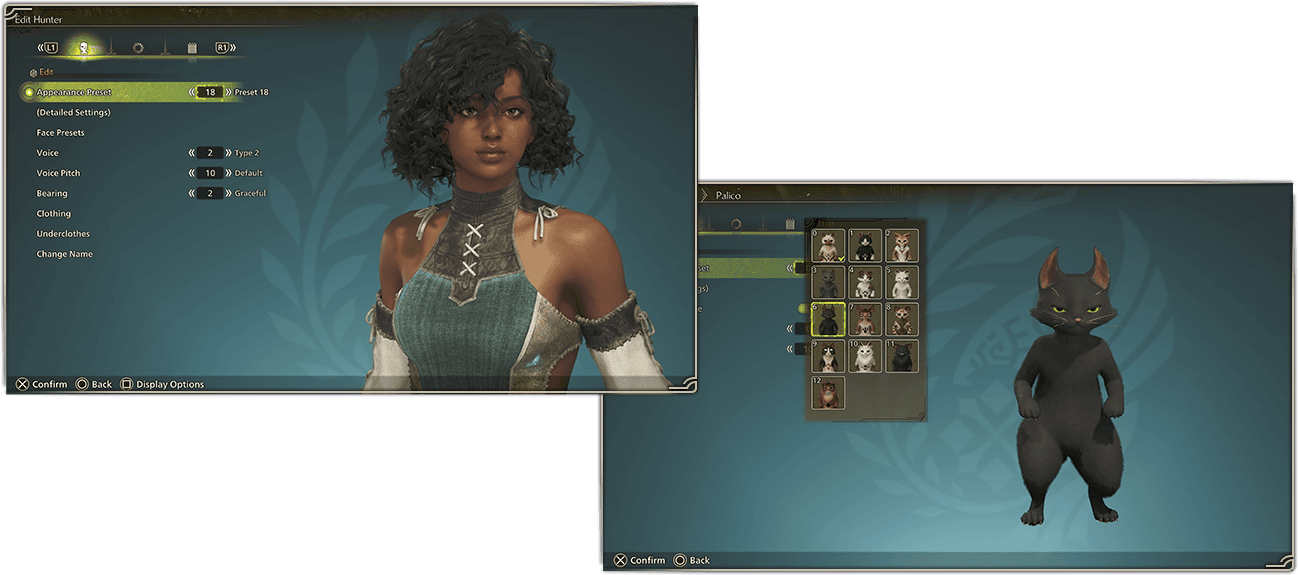1298x575 pixels.
Task: Choose Palico preset 1, the tuxedo cat
Action: 865,246
